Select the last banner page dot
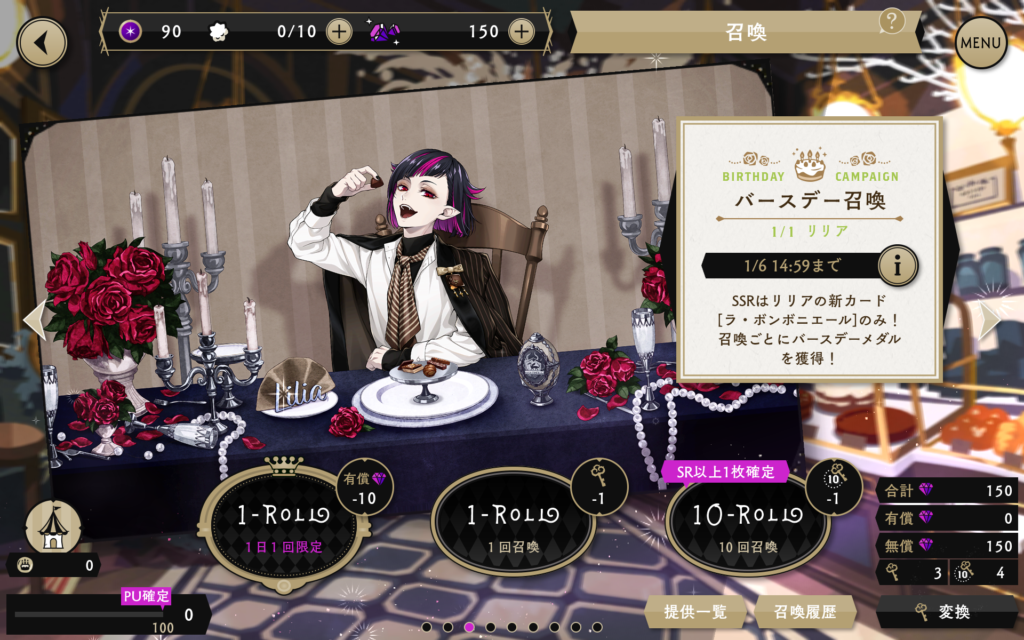The height and width of the screenshot is (640, 1024). click(x=597, y=627)
